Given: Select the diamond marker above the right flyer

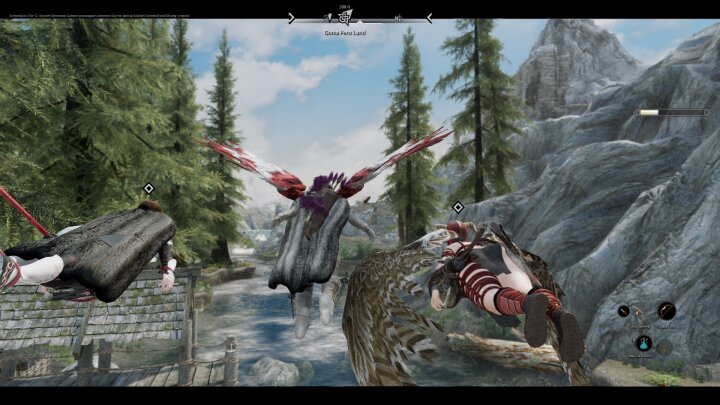Looking at the screenshot, I should (x=458, y=208).
